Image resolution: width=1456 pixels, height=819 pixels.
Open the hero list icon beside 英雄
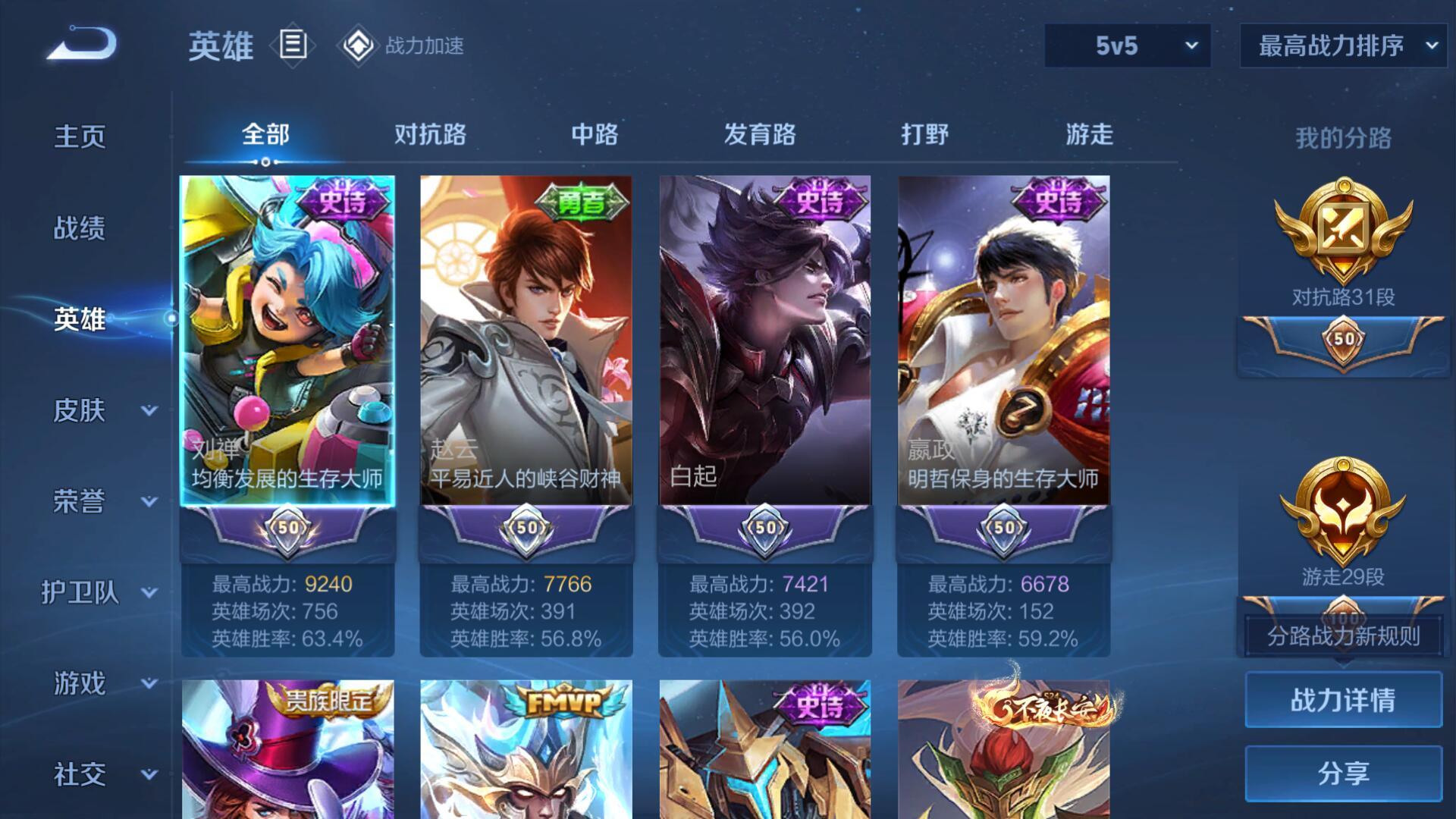pyautogui.click(x=293, y=45)
